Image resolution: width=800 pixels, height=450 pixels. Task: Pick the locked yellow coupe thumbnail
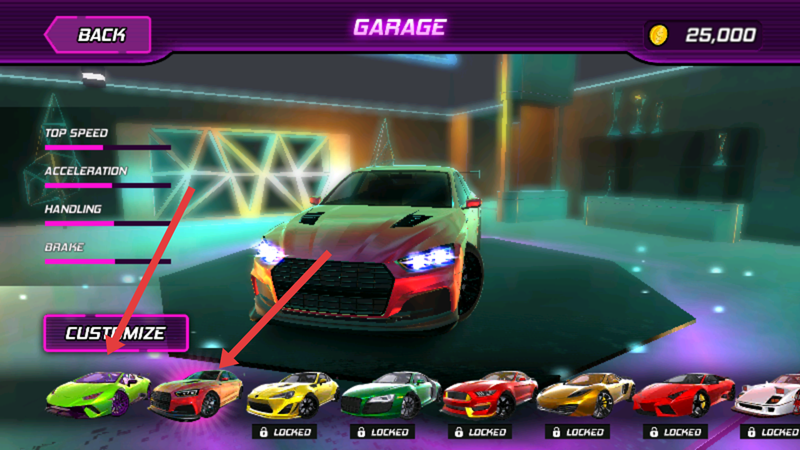tap(292, 393)
